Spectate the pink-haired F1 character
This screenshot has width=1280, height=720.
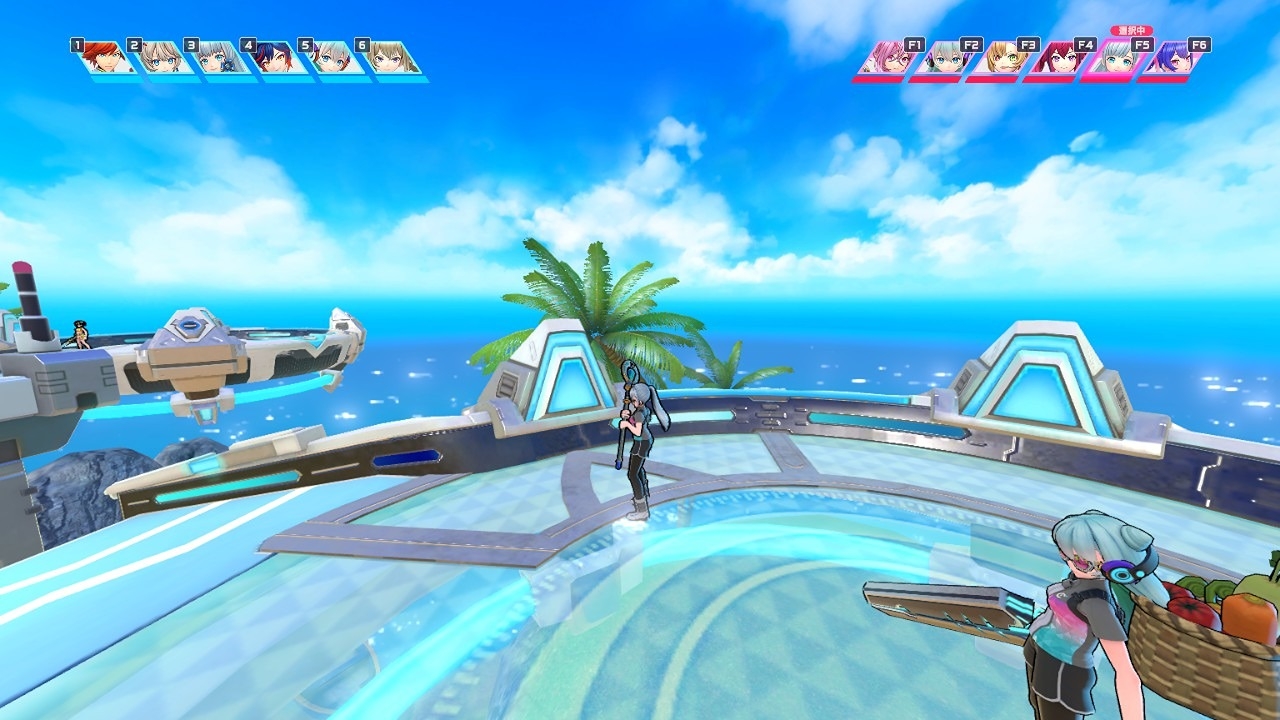(886, 58)
